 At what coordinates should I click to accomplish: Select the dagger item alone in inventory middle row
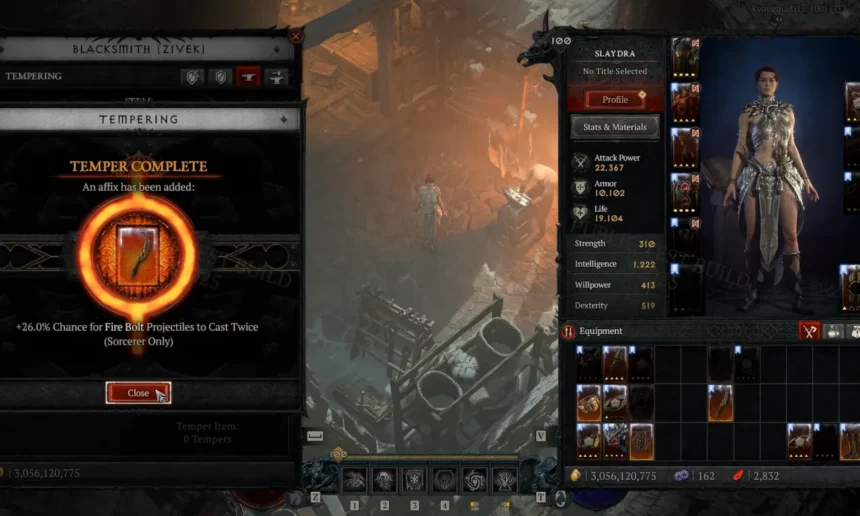click(720, 402)
